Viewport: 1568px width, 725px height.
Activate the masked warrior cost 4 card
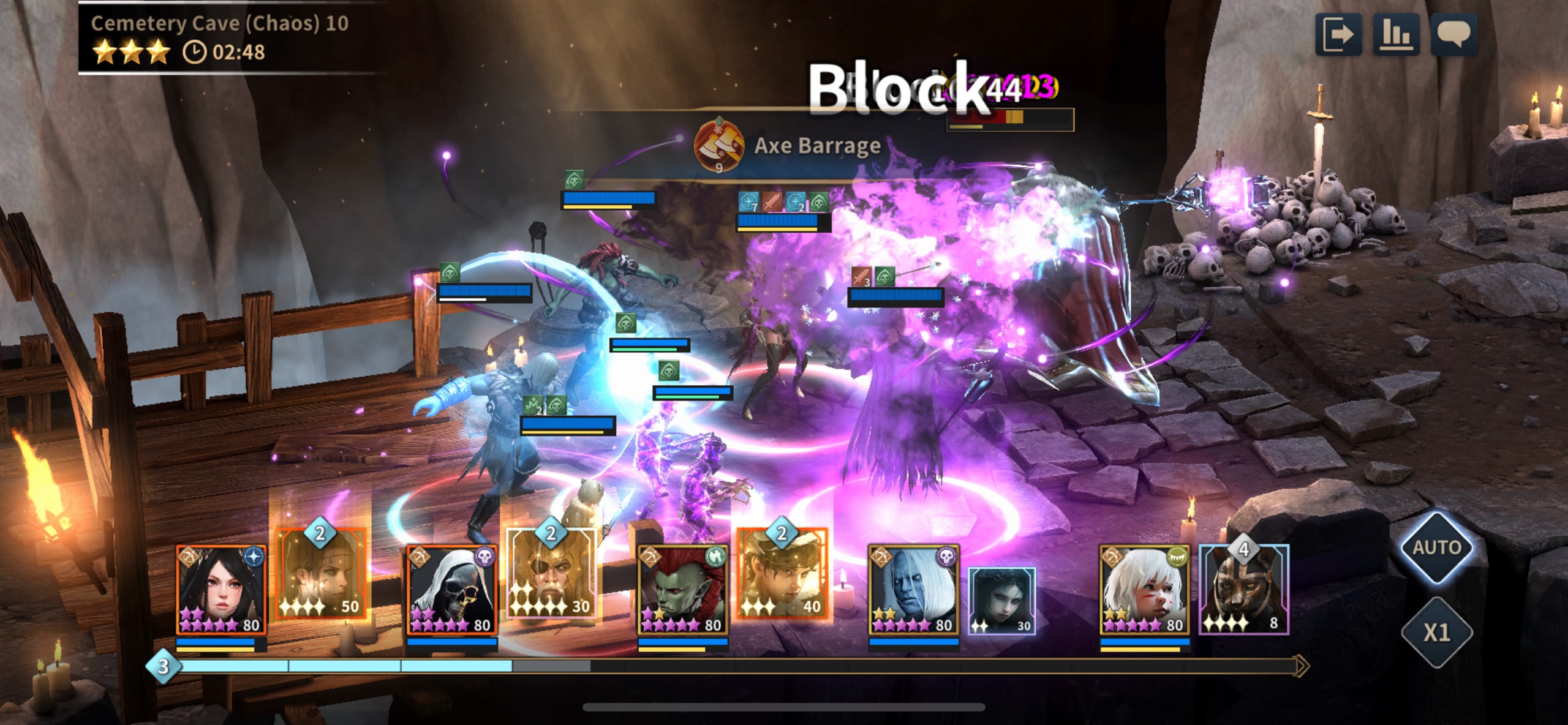click(1243, 589)
